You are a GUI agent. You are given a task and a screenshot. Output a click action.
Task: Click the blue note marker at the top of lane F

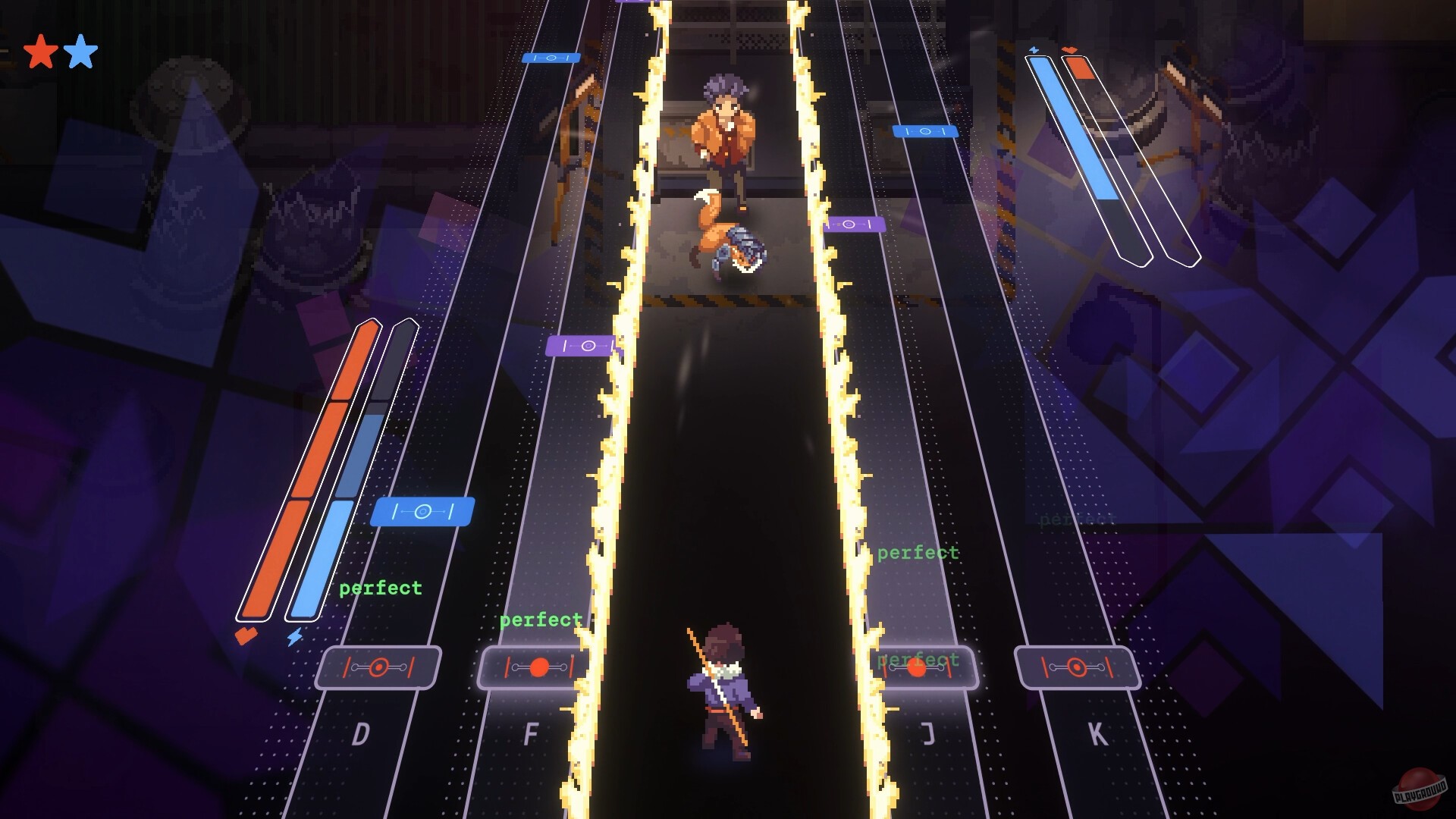click(x=550, y=57)
